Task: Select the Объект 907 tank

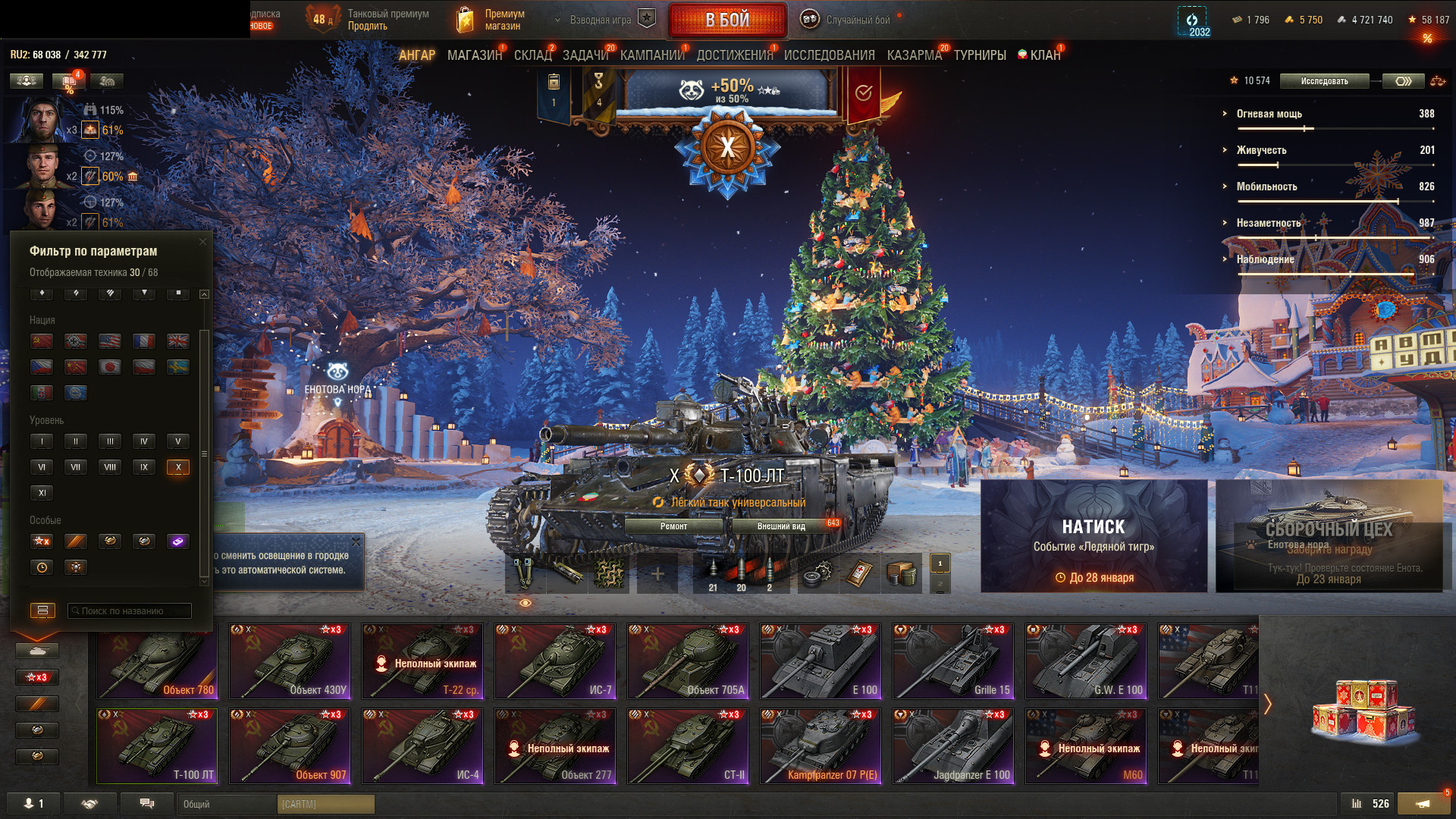Action: pyautogui.click(x=290, y=746)
